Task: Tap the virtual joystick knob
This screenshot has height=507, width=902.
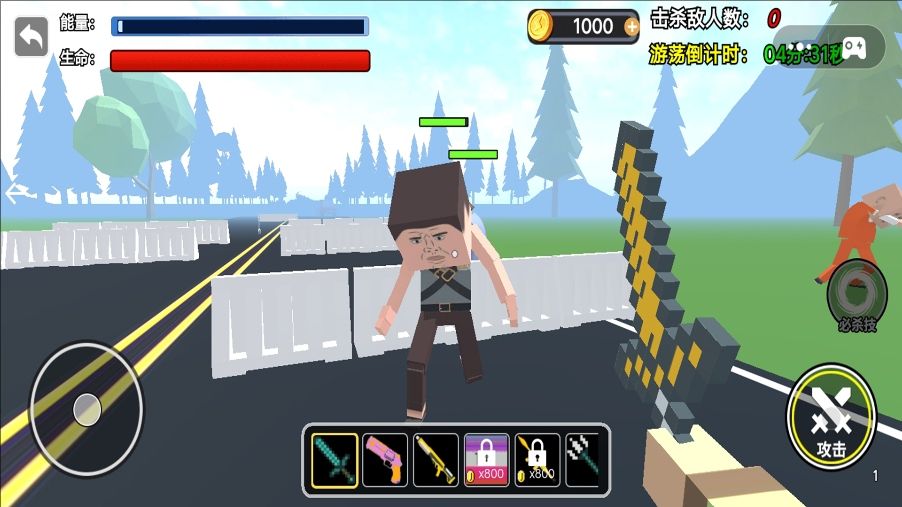Action: [87, 408]
